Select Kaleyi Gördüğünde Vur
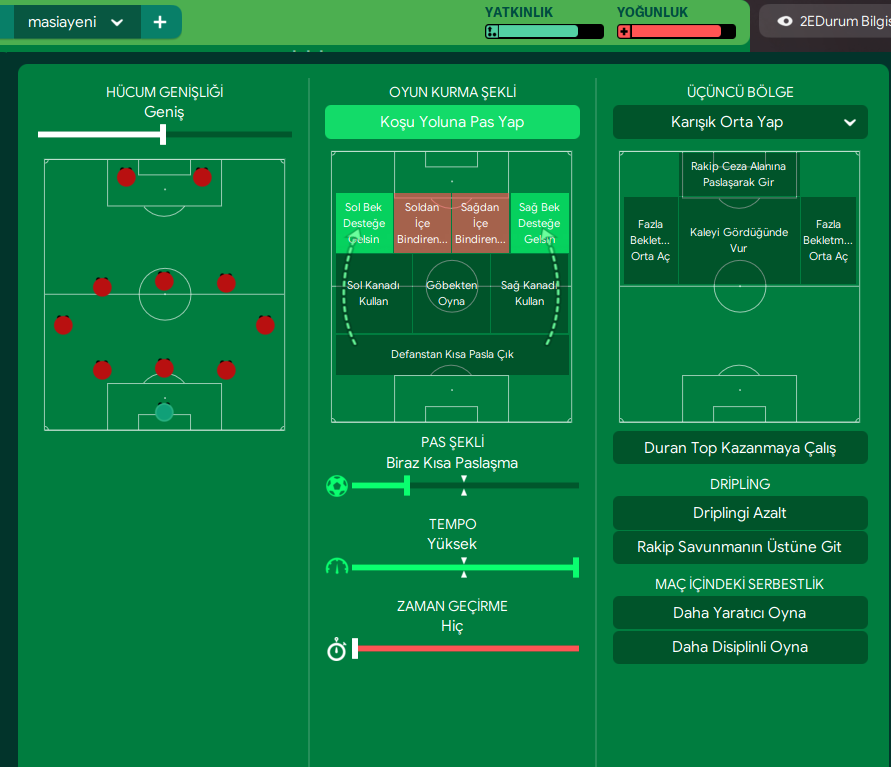 (739, 240)
